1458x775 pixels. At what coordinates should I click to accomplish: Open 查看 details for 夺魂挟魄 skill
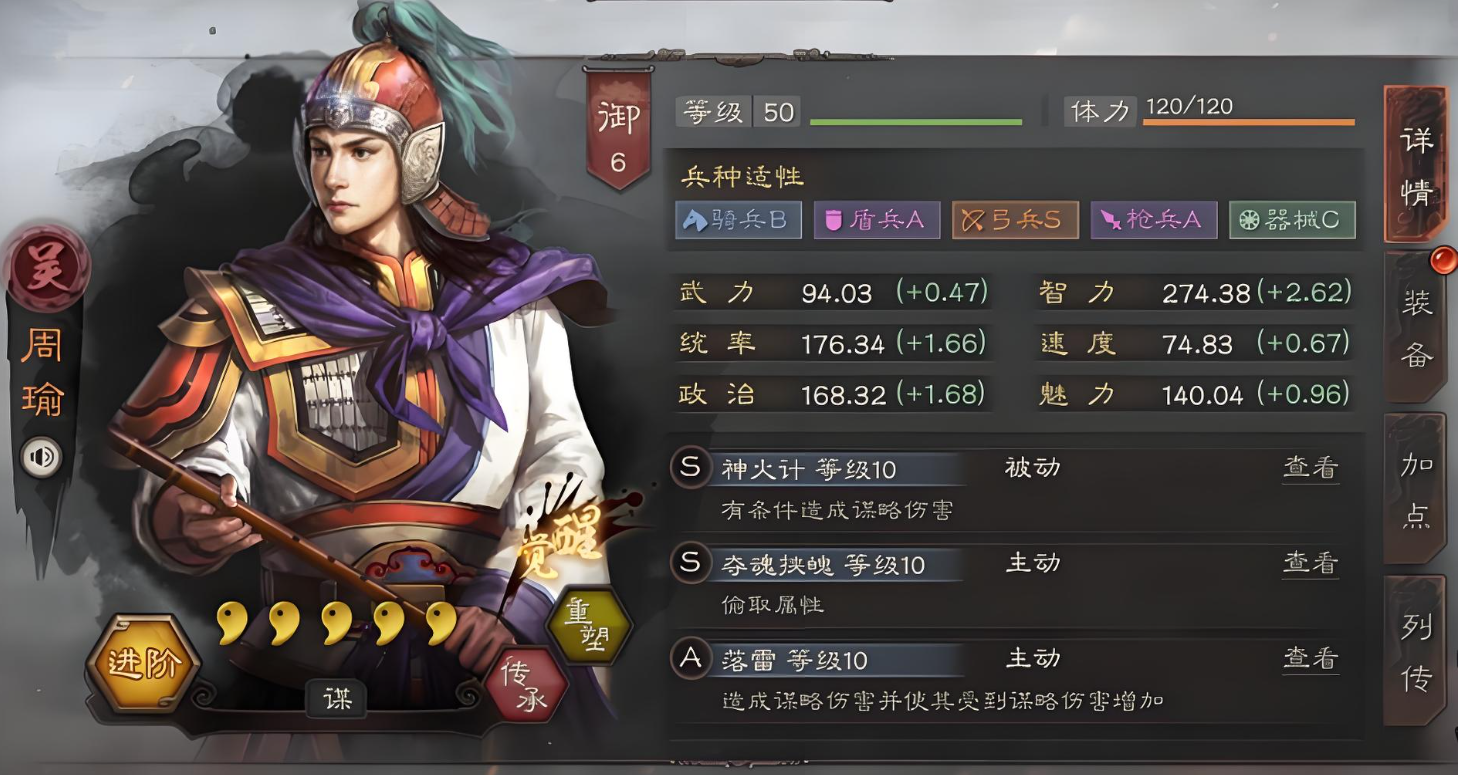[1311, 562]
